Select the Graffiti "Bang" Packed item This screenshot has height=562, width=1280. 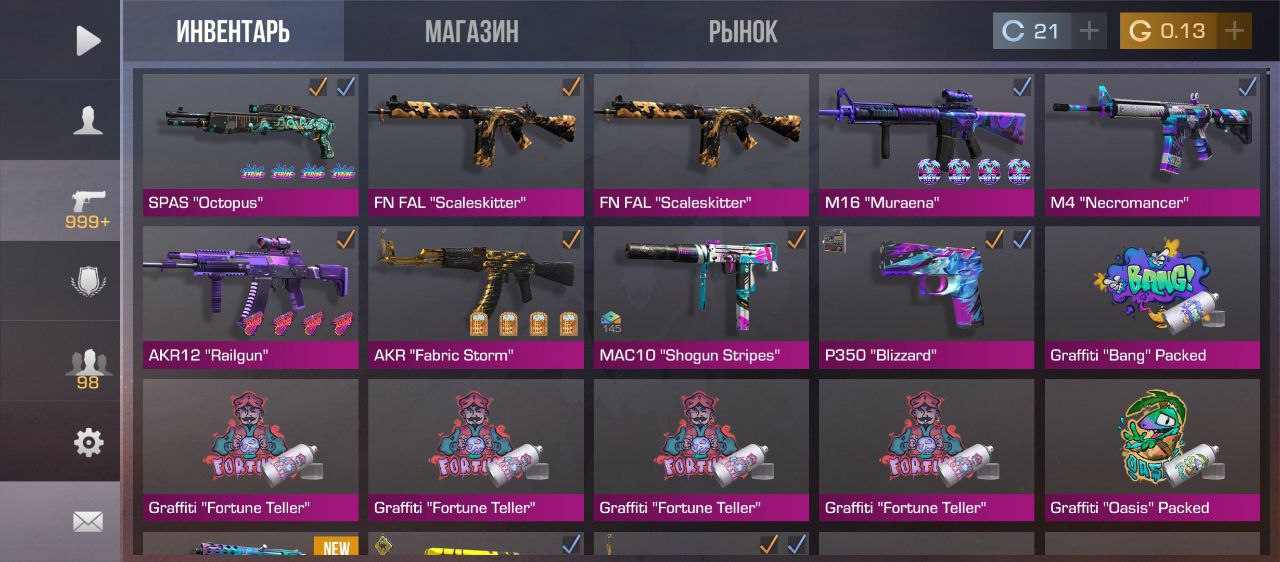pyautogui.click(x=1152, y=297)
